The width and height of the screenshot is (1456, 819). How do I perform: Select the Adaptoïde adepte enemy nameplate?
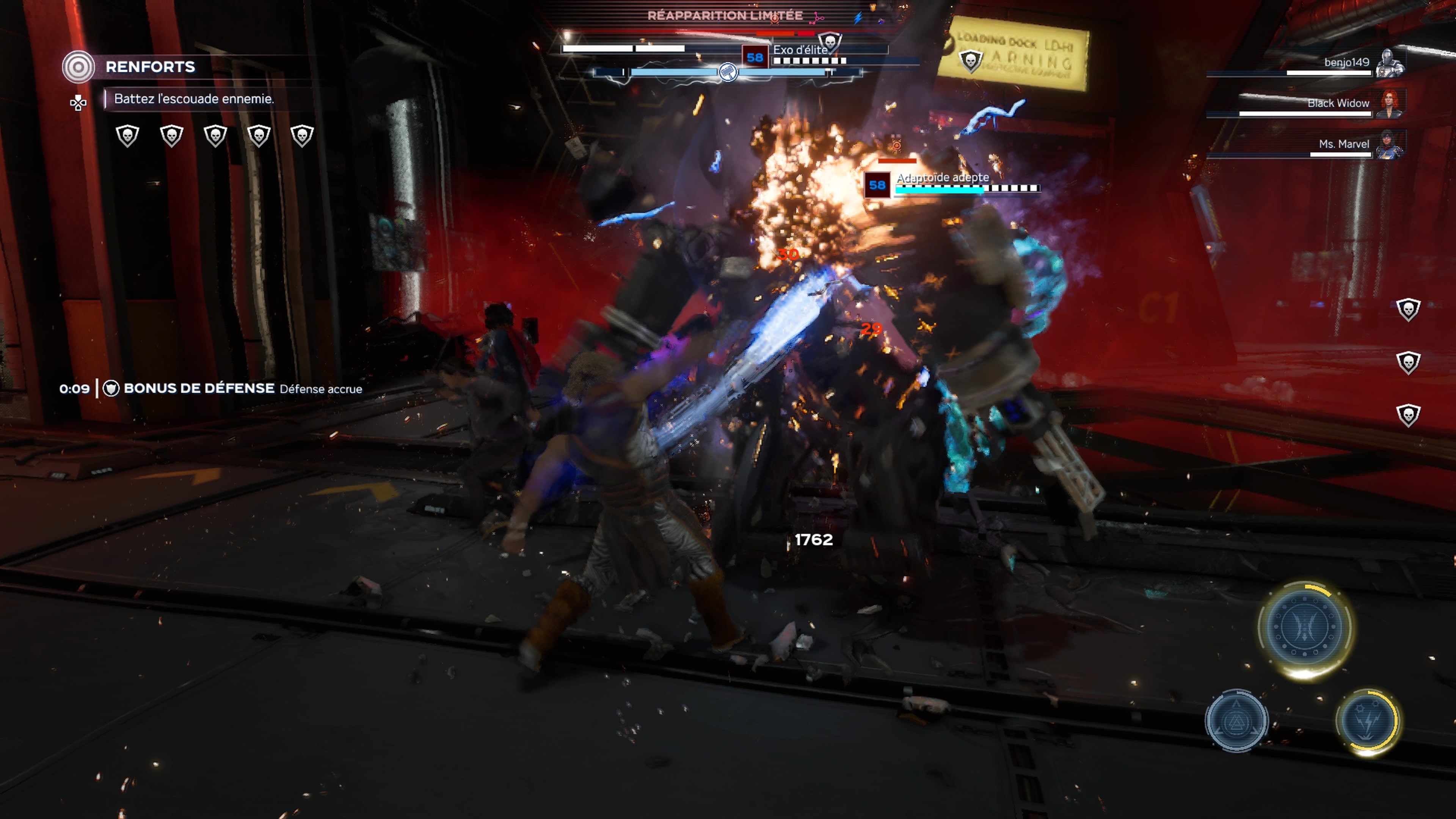point(942,177)
